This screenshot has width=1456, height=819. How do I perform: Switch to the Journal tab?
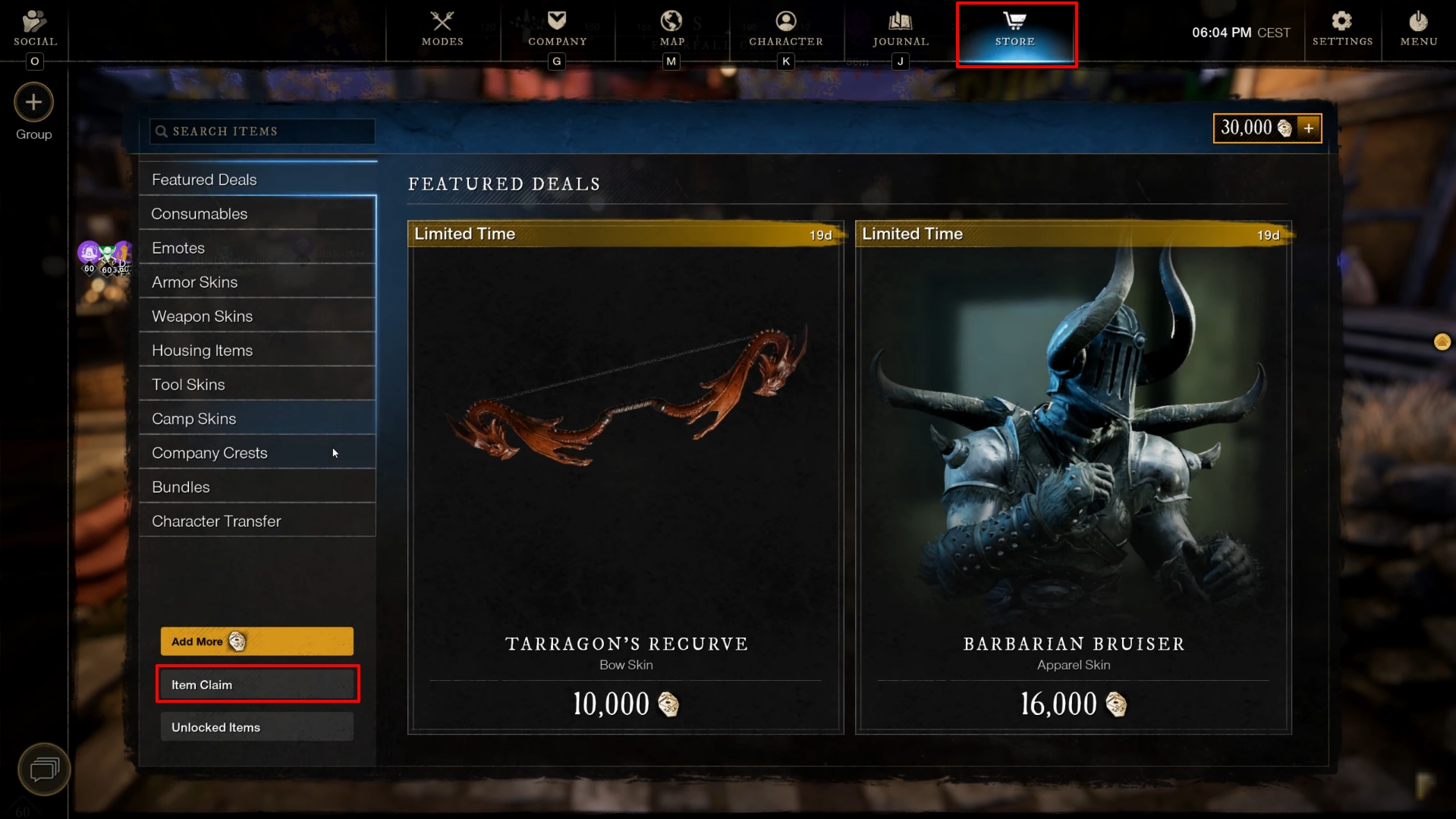[x=900, y=30]
